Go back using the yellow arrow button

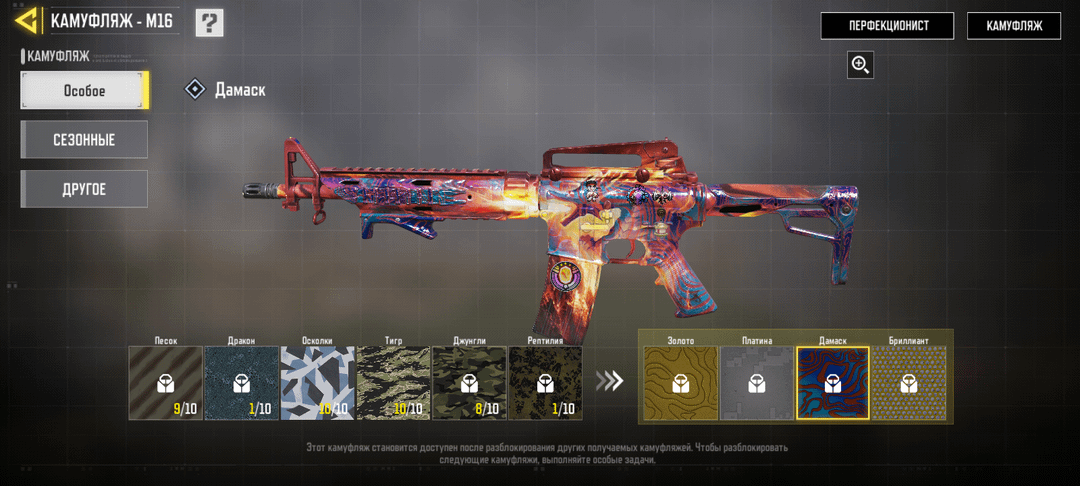tap(27, 21)
